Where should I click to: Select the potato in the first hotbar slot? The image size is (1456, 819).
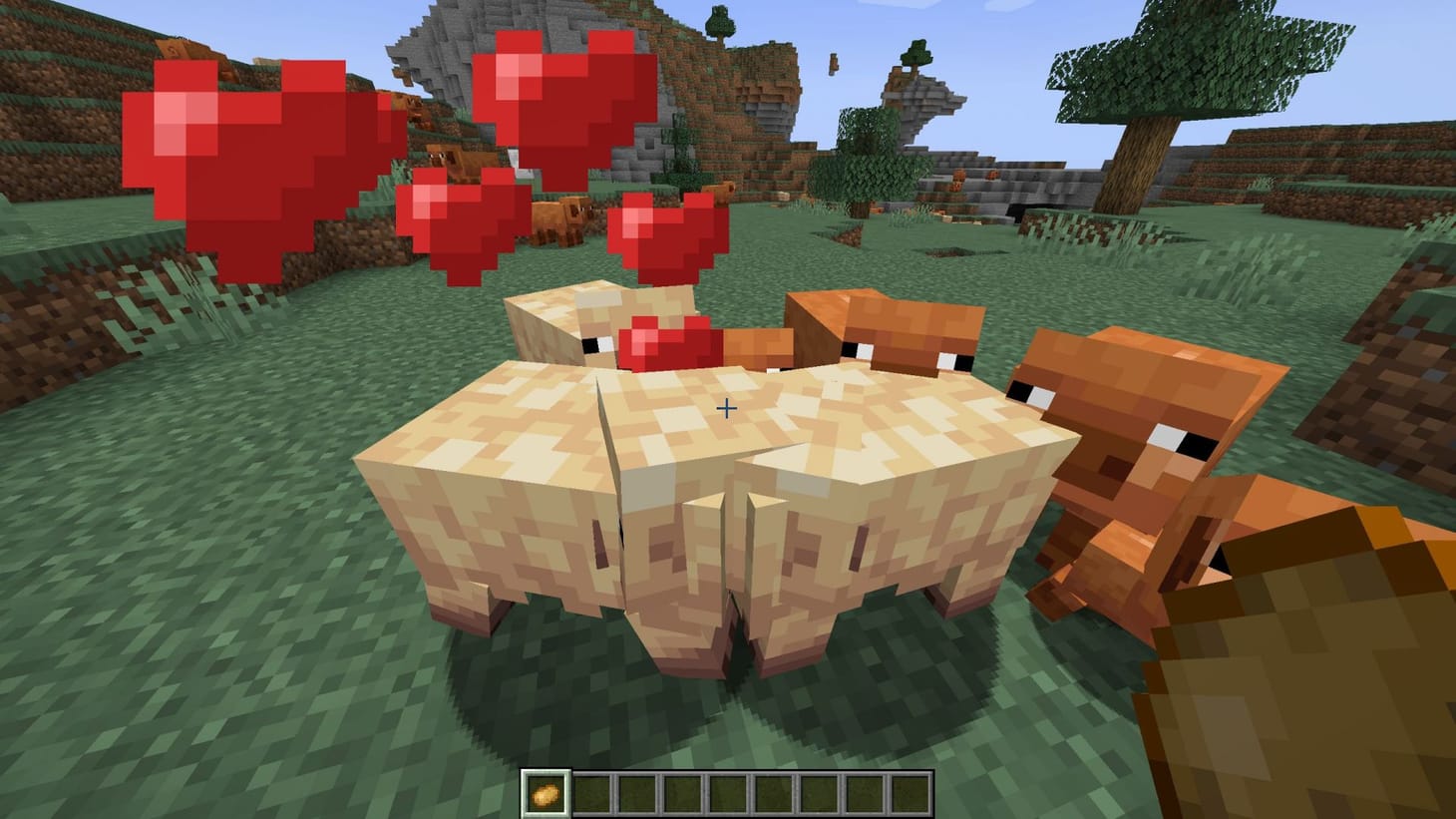[545, 789]
